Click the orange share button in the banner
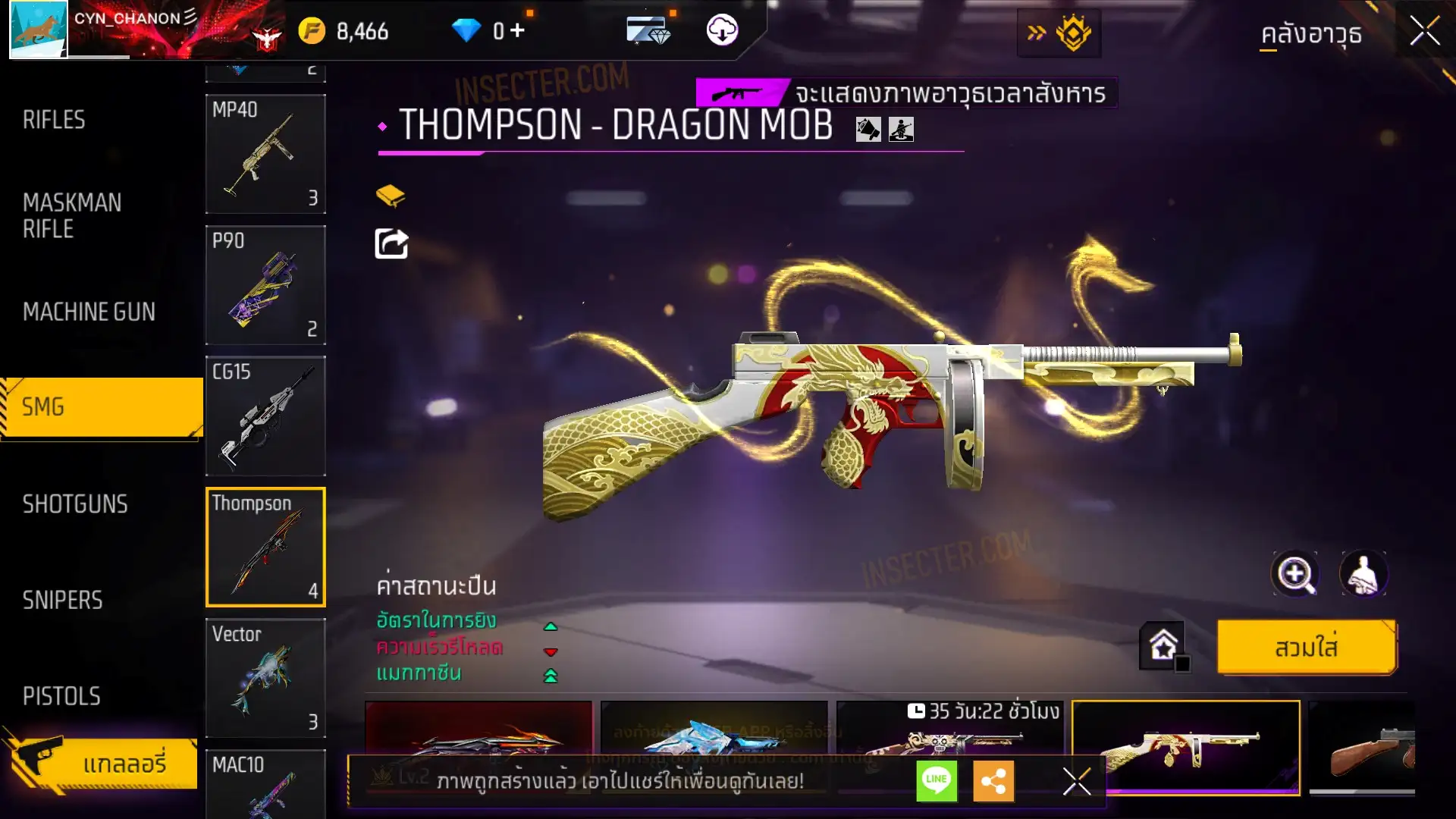 coord(993,780)
